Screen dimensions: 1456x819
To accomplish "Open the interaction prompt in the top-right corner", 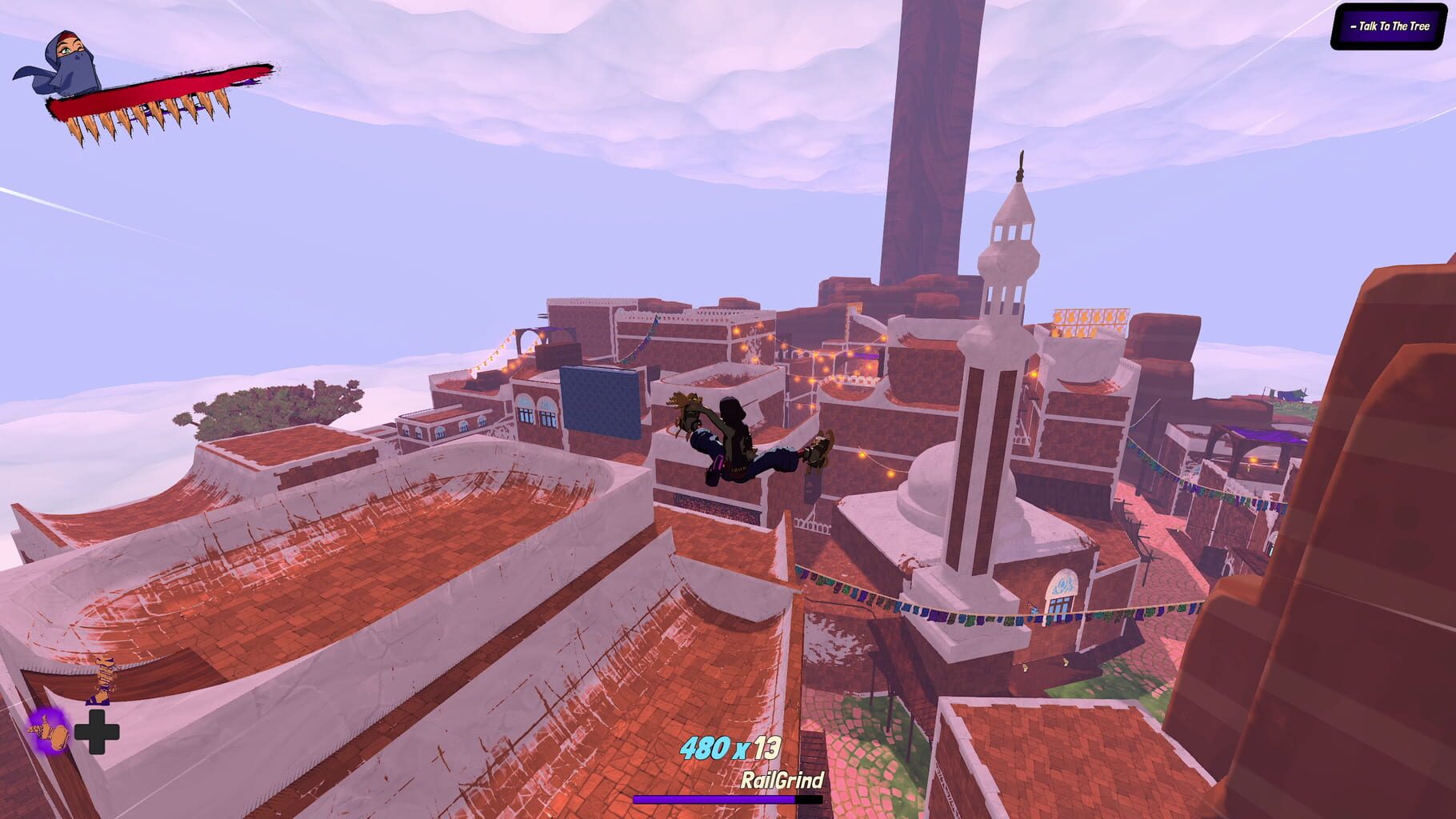I will point(1390,26).
